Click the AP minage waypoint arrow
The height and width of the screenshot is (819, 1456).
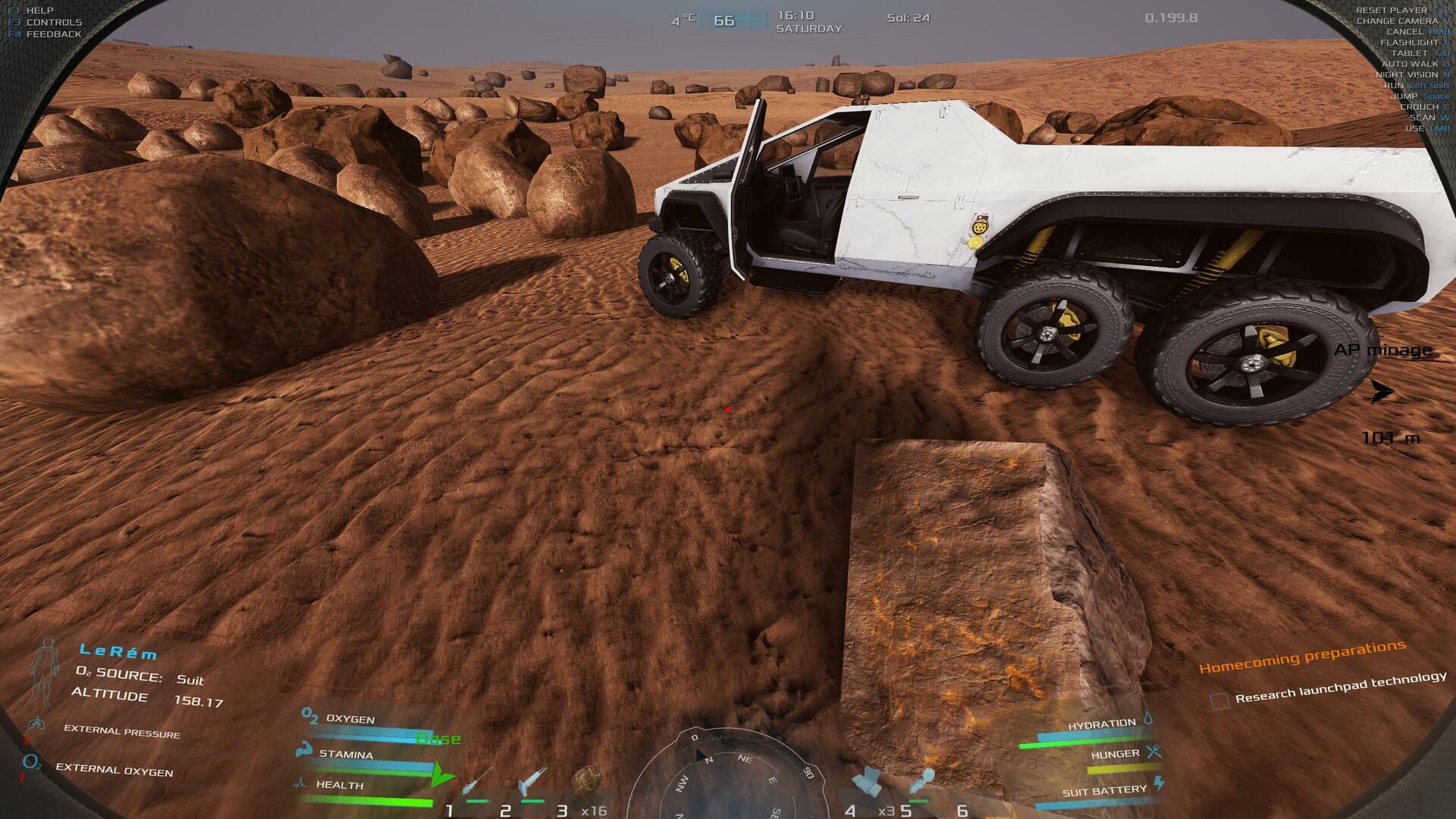[x=1382, y=391]
